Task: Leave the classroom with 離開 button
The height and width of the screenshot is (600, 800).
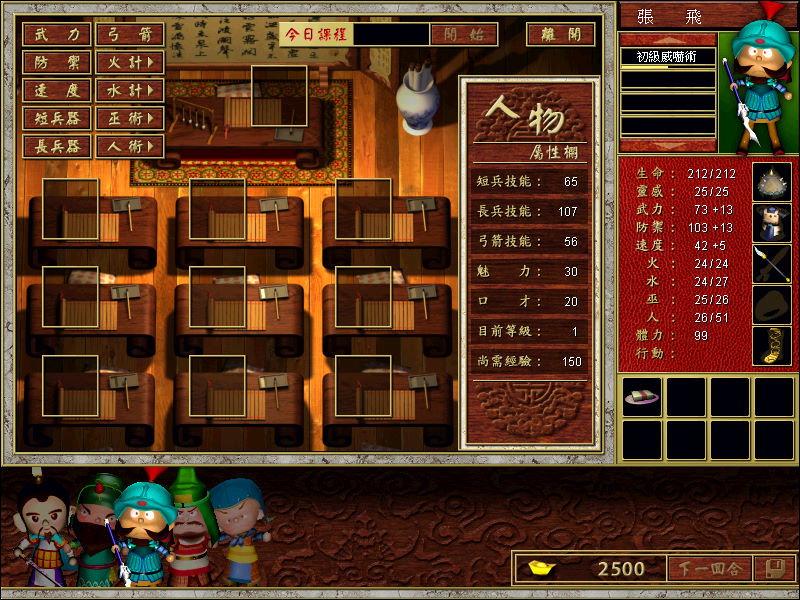Action: pyautogui.click(x=560, y=34)
